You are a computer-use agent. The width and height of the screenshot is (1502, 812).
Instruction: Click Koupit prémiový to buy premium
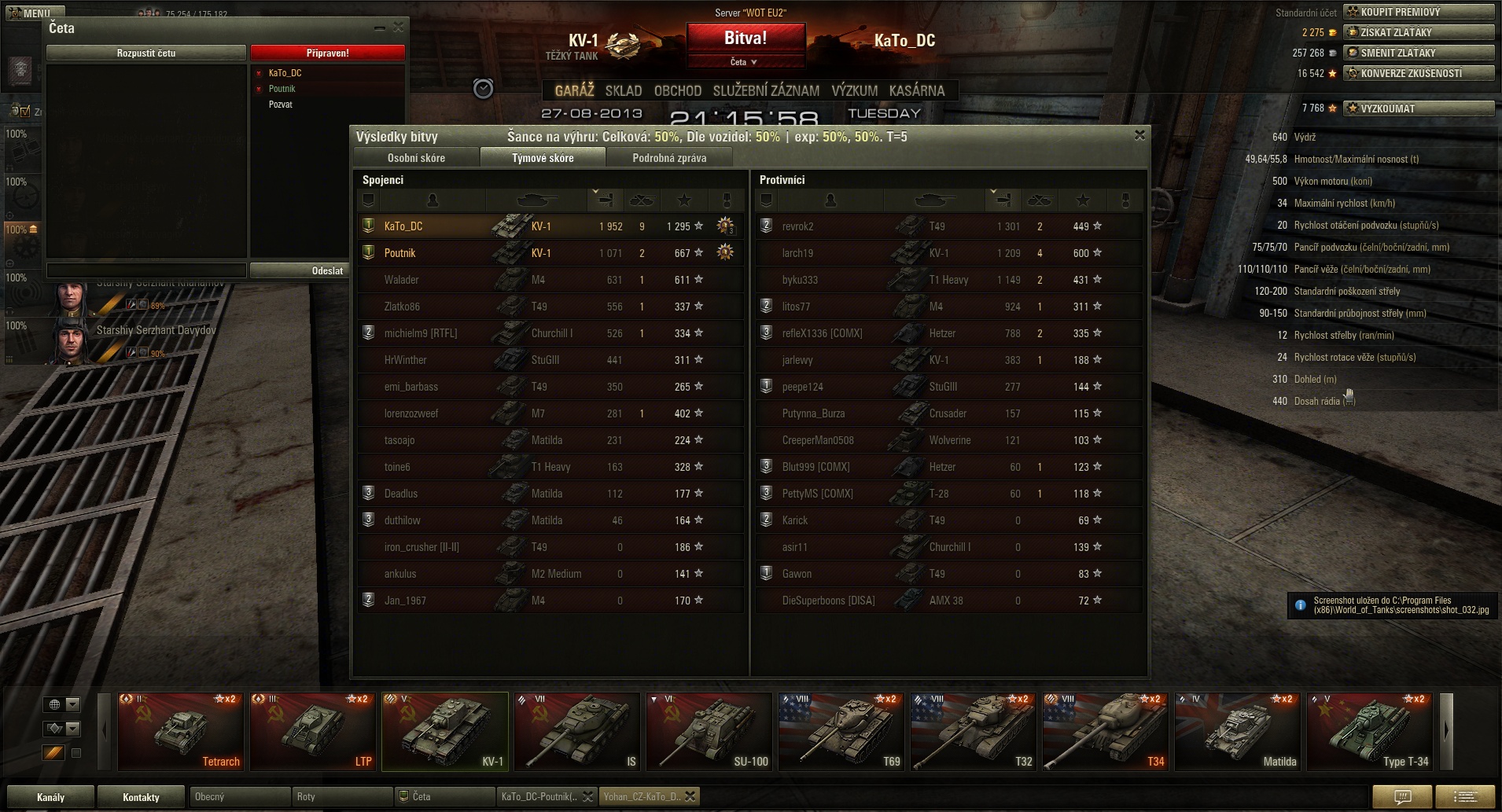[x=1418, y=12]
